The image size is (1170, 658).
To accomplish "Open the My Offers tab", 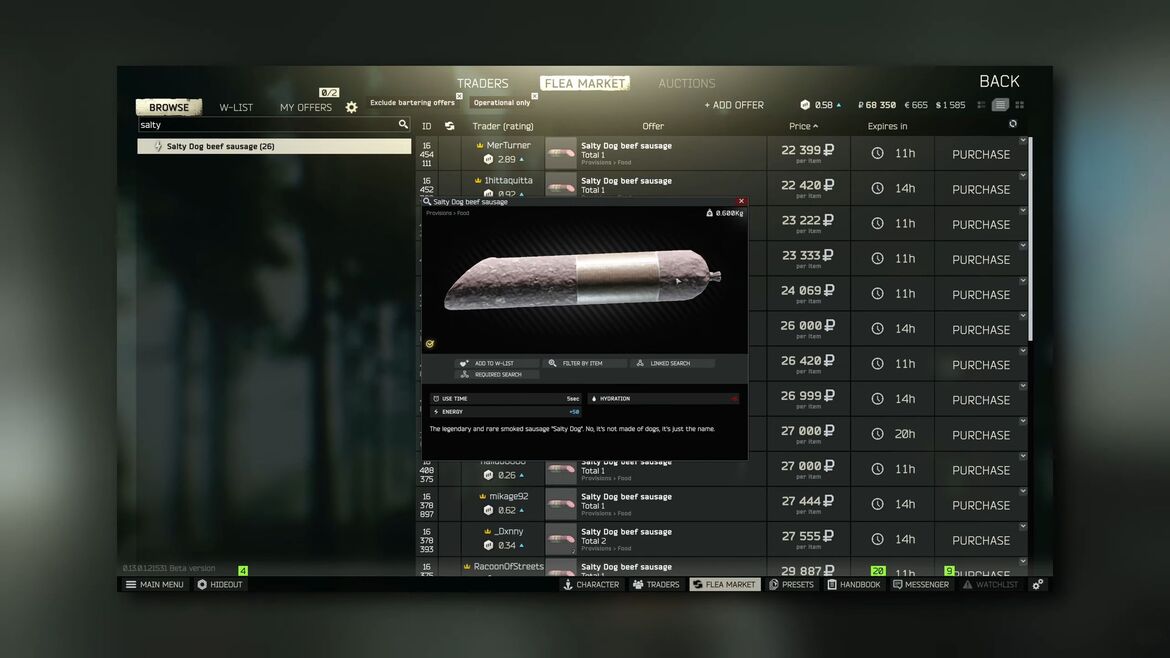I will [305, 107].
